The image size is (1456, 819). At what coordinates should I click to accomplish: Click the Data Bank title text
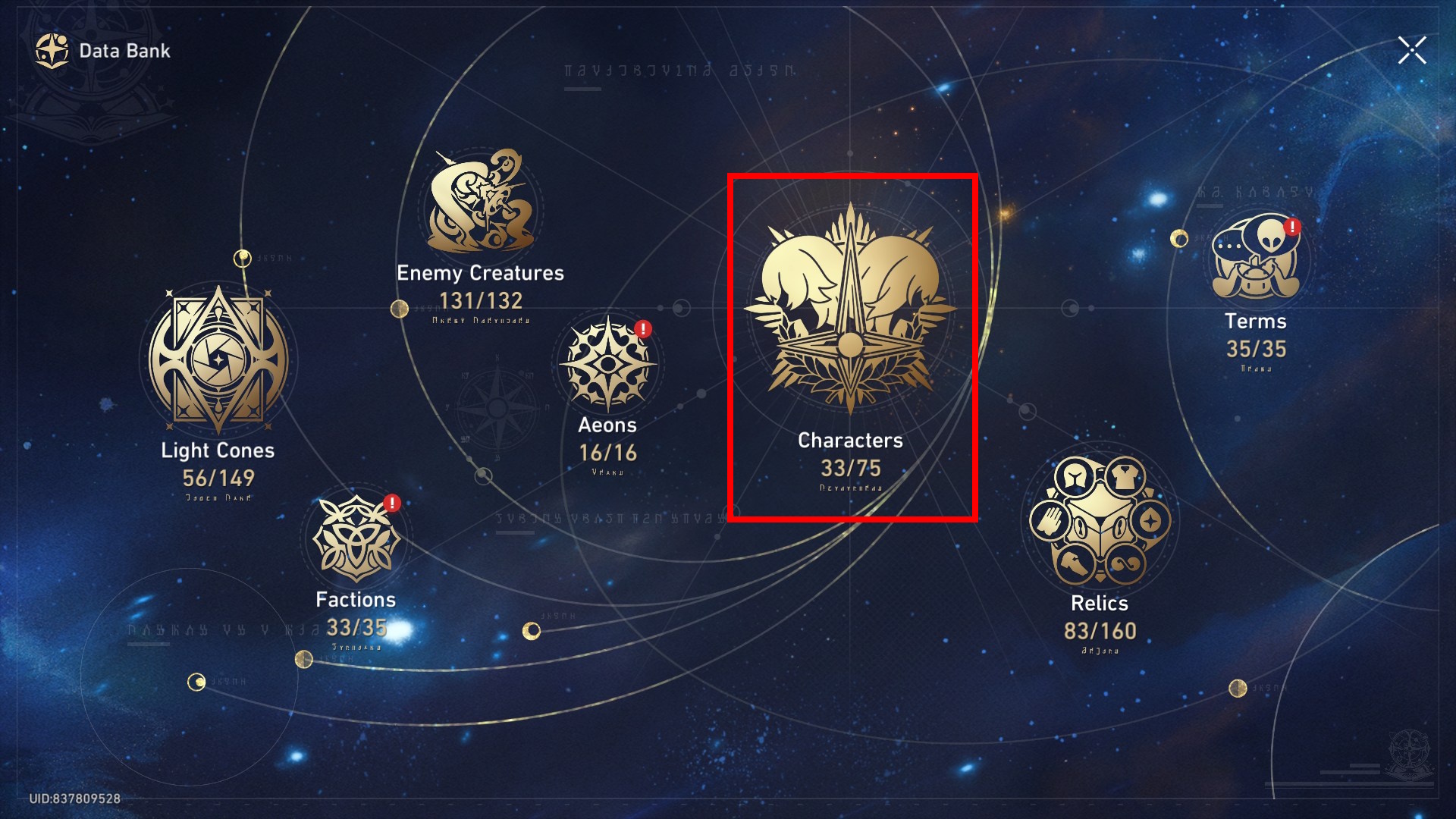pyautogui.click(x=124, y=51)
